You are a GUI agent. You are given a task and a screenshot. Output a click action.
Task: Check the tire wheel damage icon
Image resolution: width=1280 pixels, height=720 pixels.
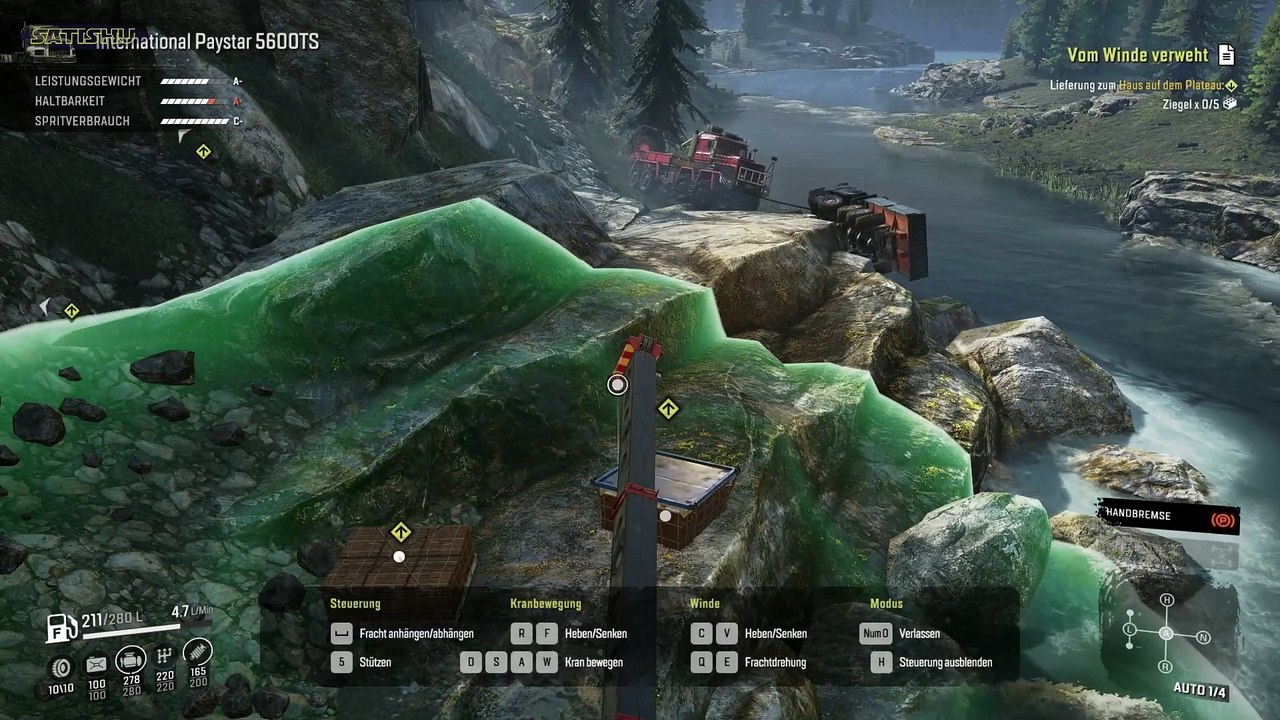pyautogui.click(x=62, y=666)
